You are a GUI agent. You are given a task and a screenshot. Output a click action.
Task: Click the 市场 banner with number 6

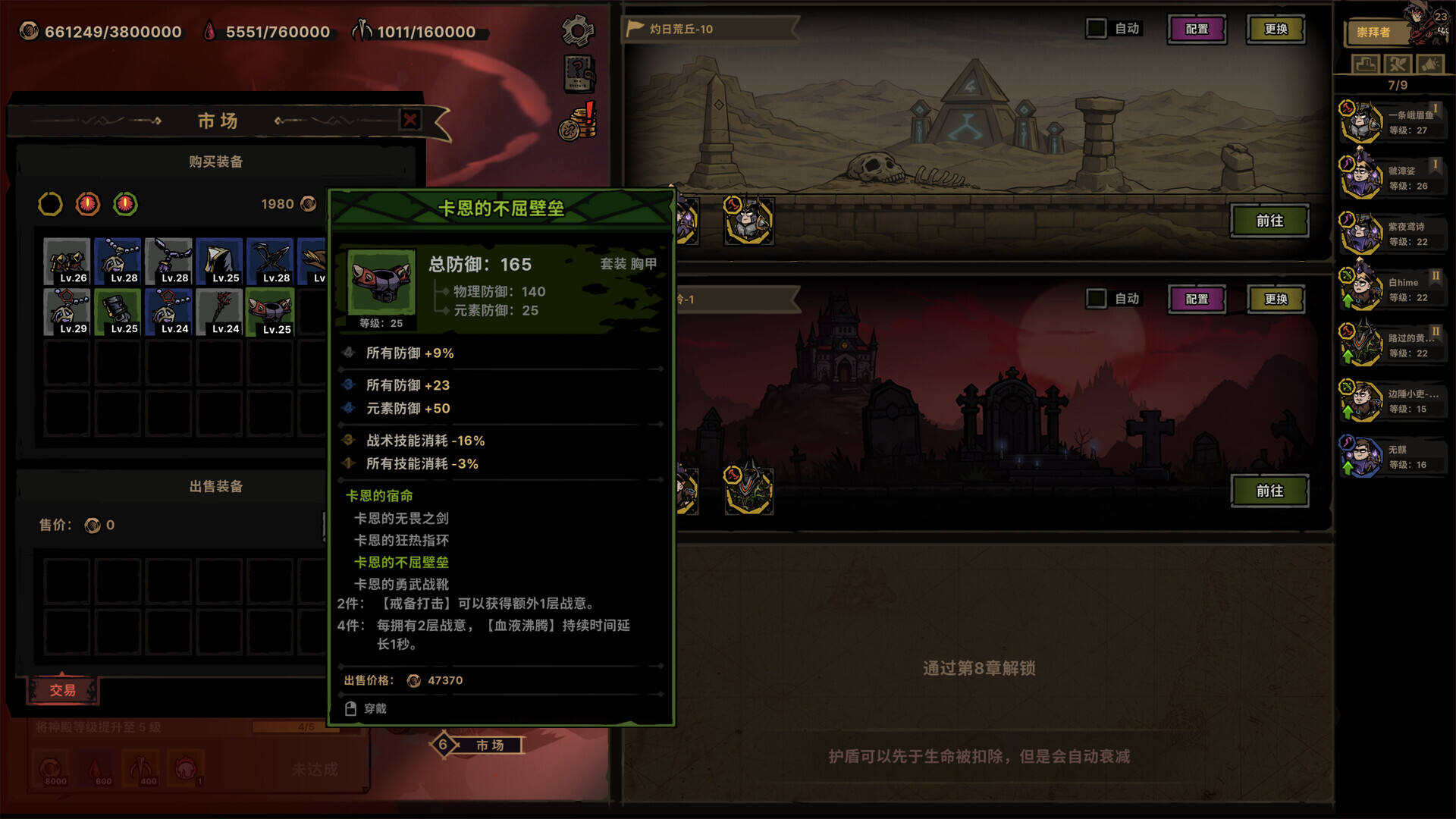coord(479,745)
